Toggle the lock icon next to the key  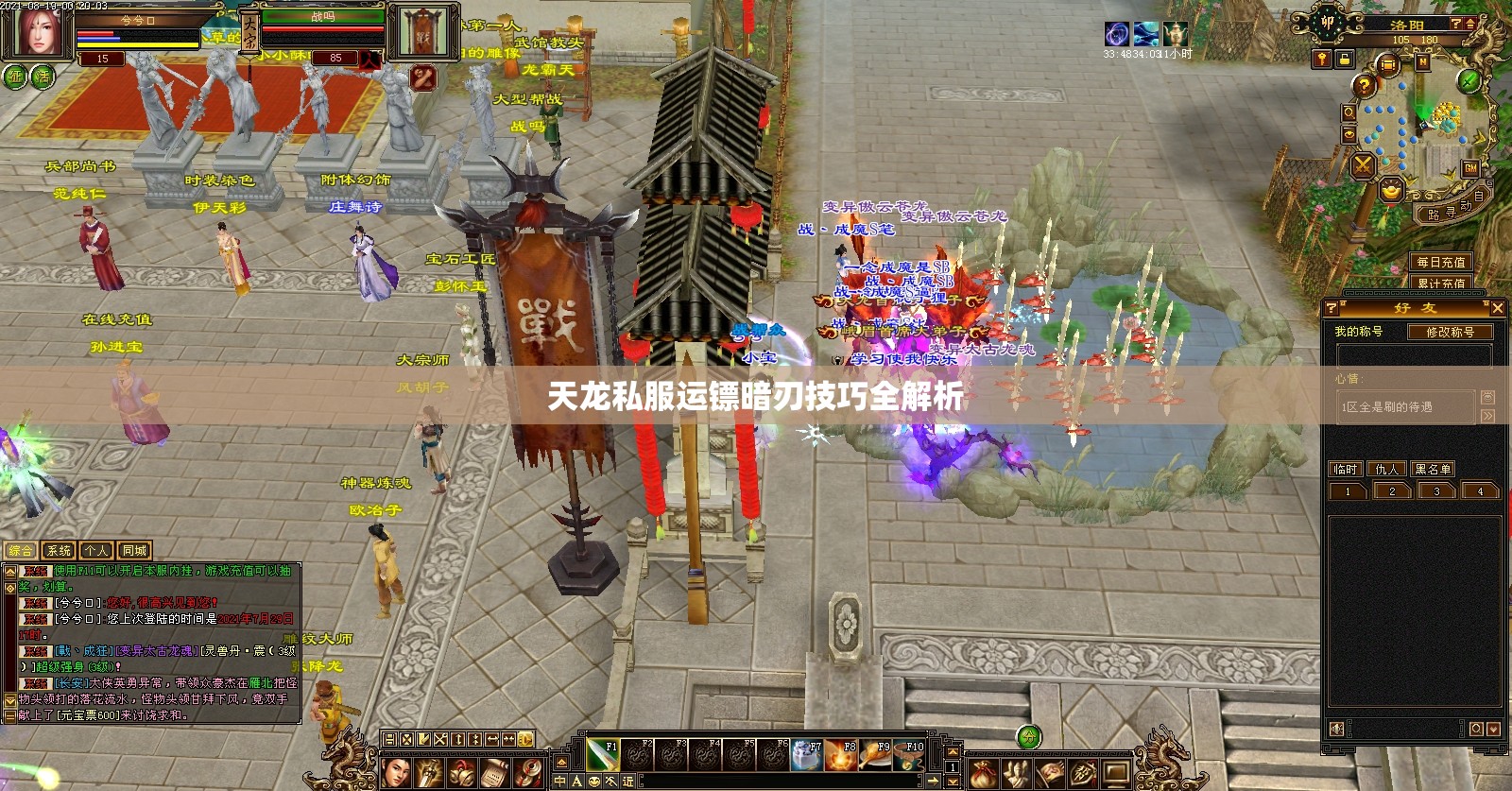click(x=1345, y=60)
